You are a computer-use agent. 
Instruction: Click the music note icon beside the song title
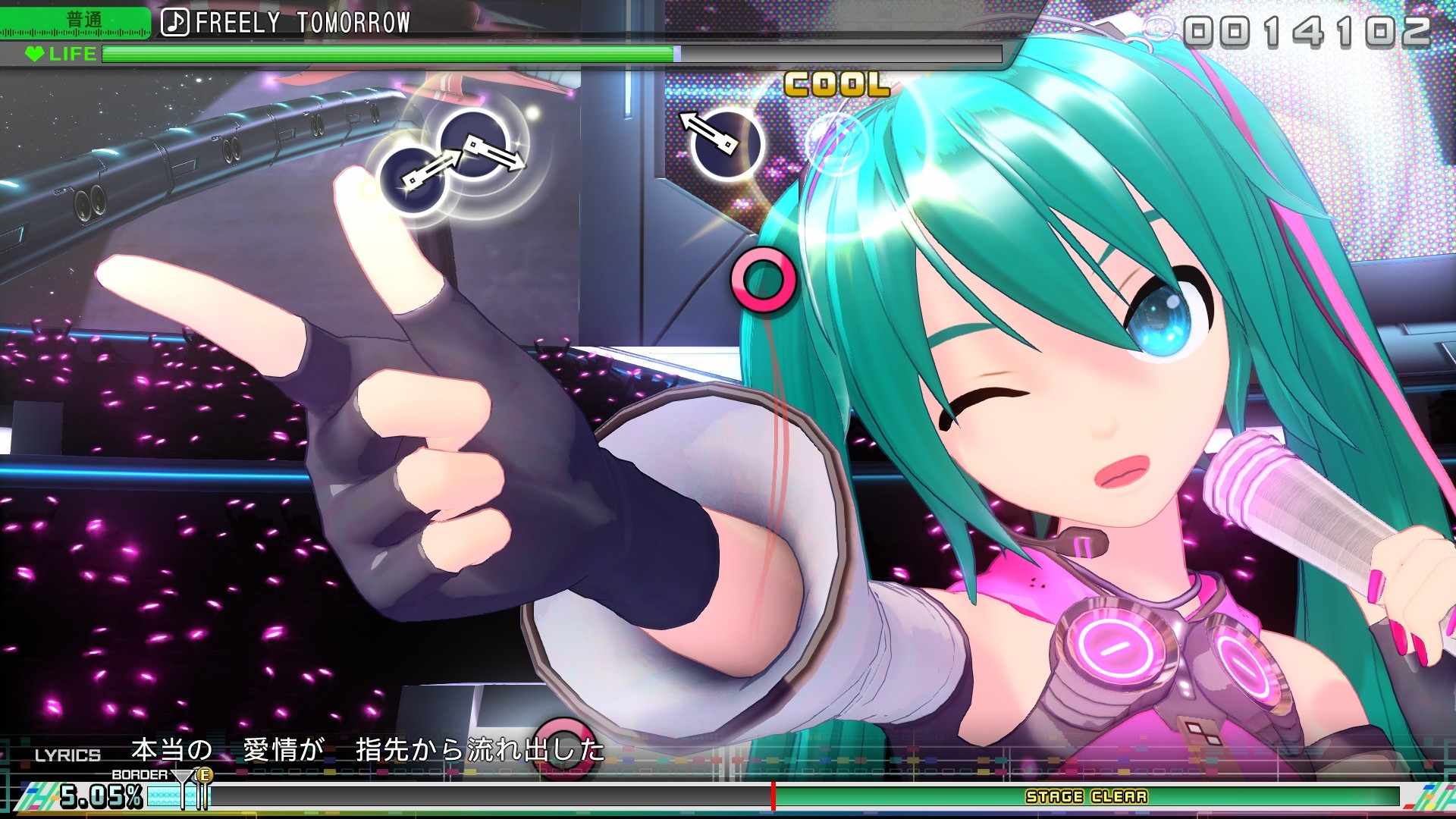177,23
